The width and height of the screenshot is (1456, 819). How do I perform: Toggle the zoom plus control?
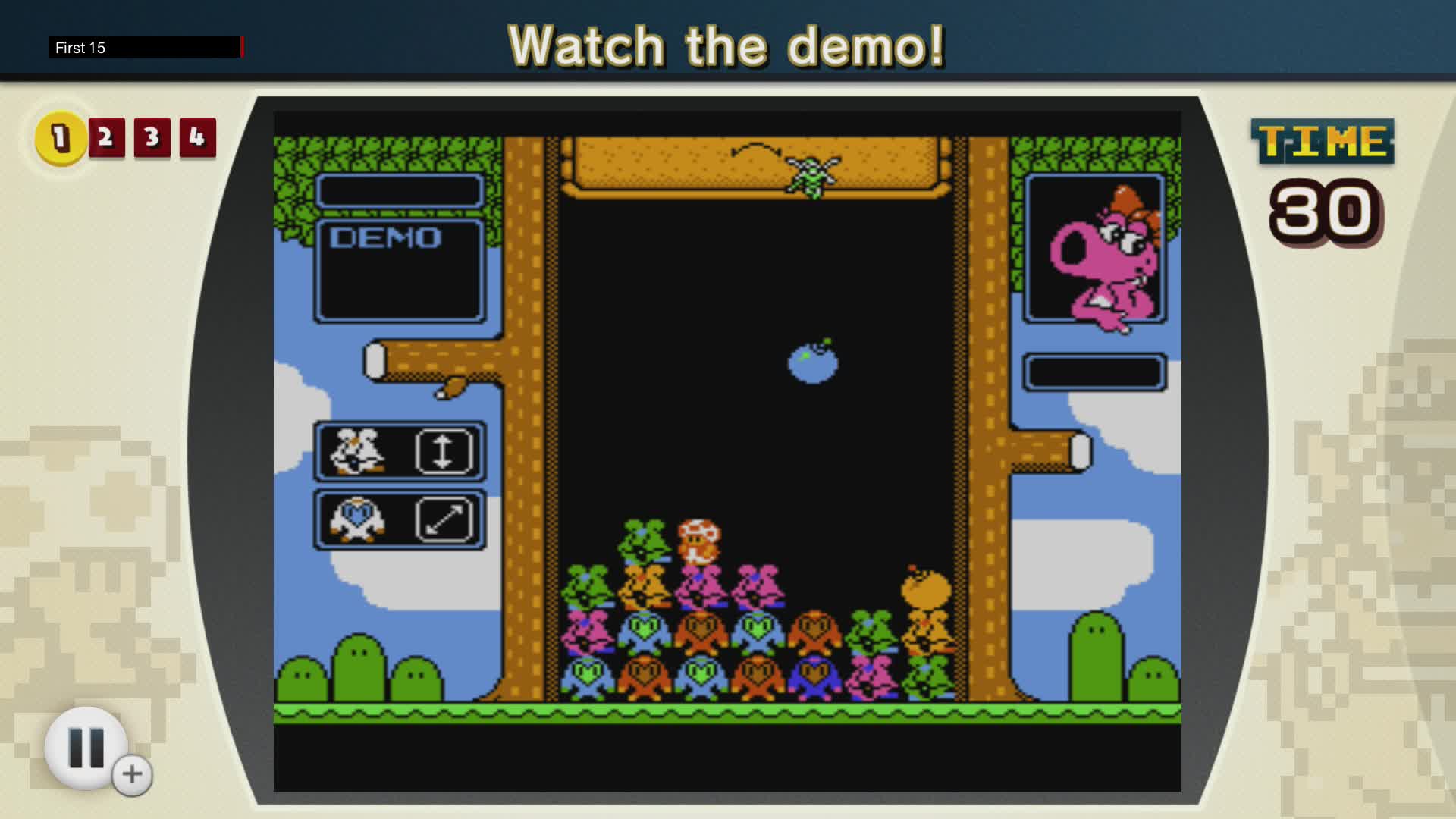[130, 773]
